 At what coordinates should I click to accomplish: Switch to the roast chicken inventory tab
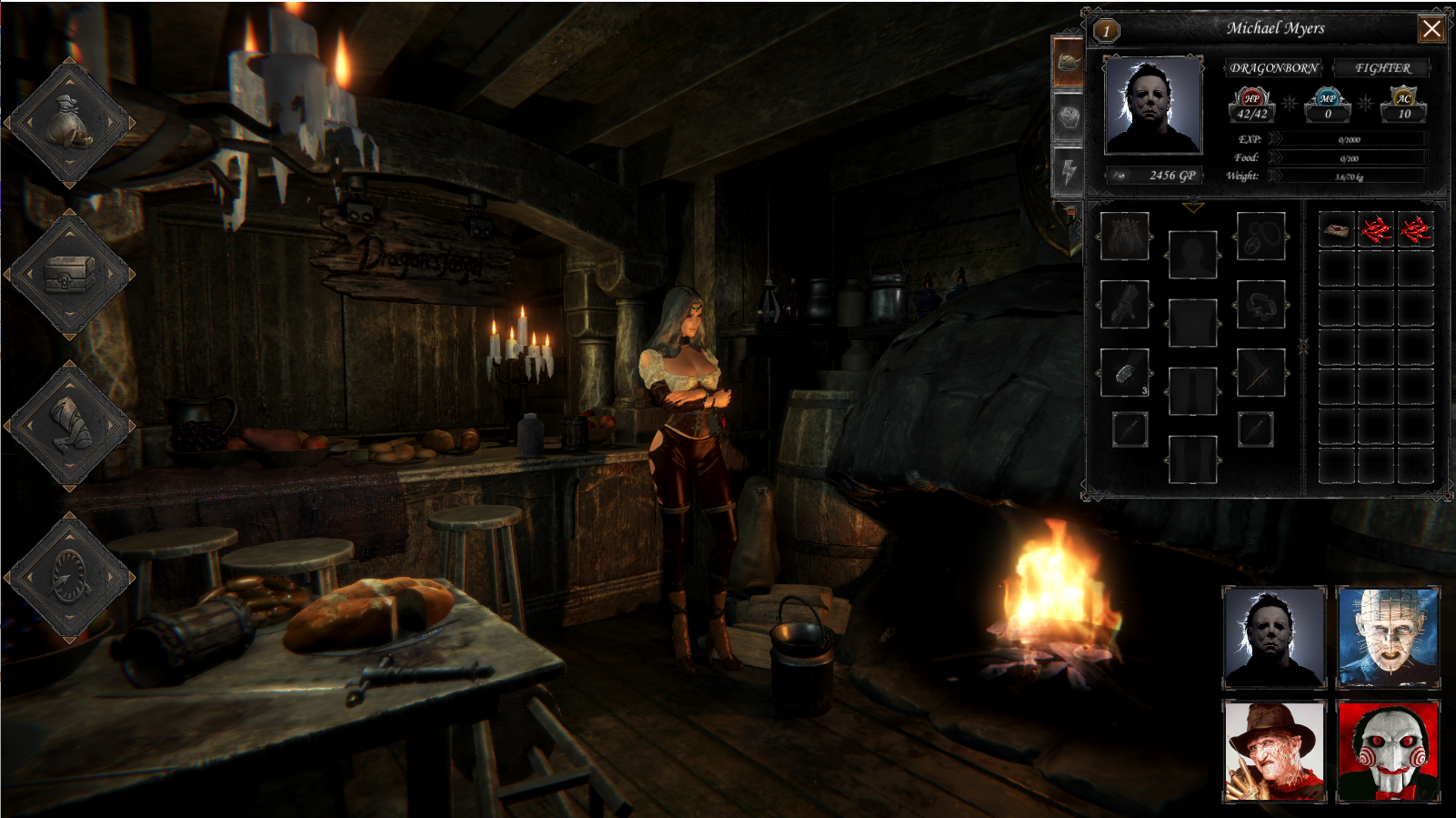(1068, 63)
